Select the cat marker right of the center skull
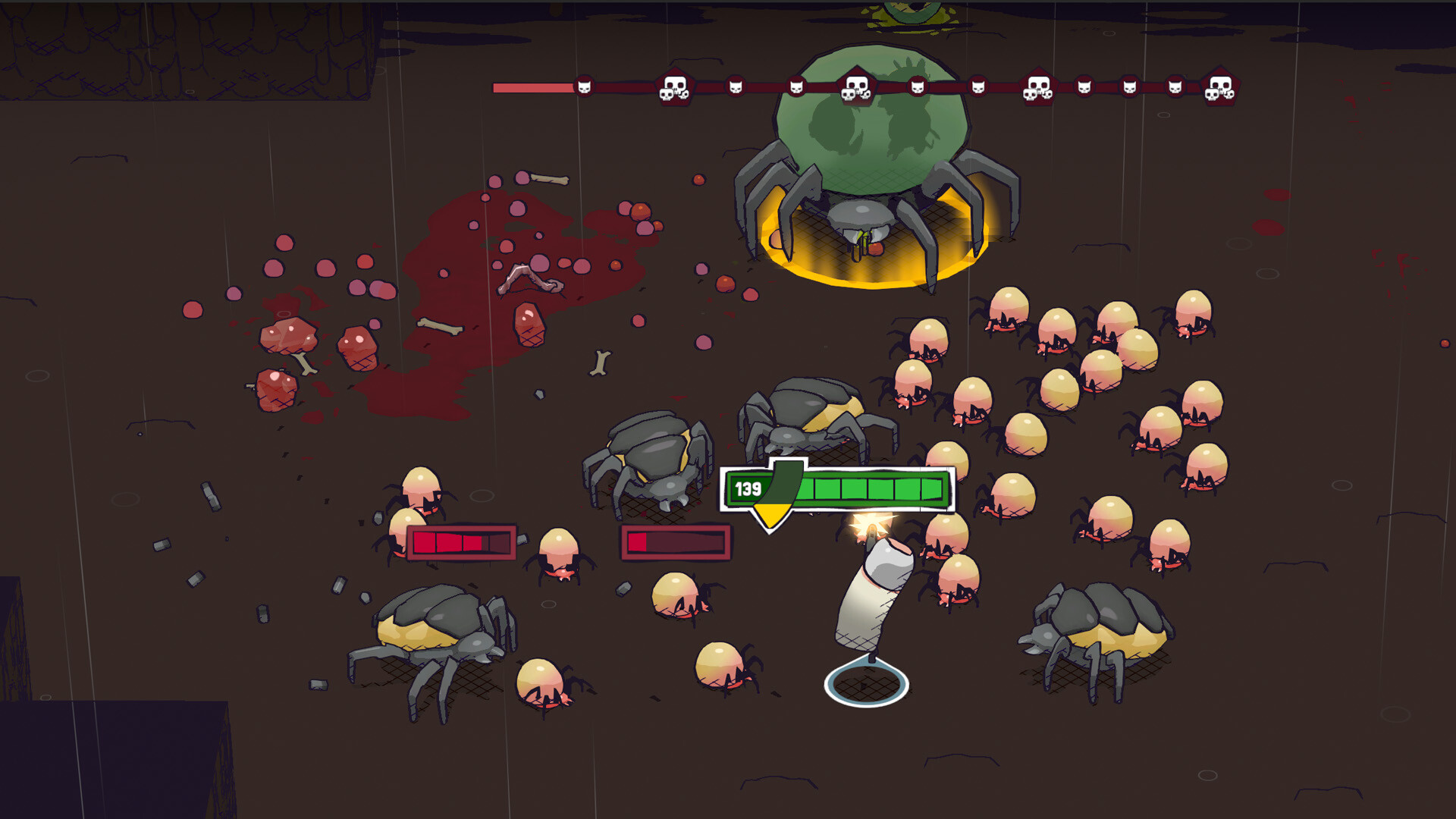The width and height of the screenshot is (1456, 819). coord(918,87)
